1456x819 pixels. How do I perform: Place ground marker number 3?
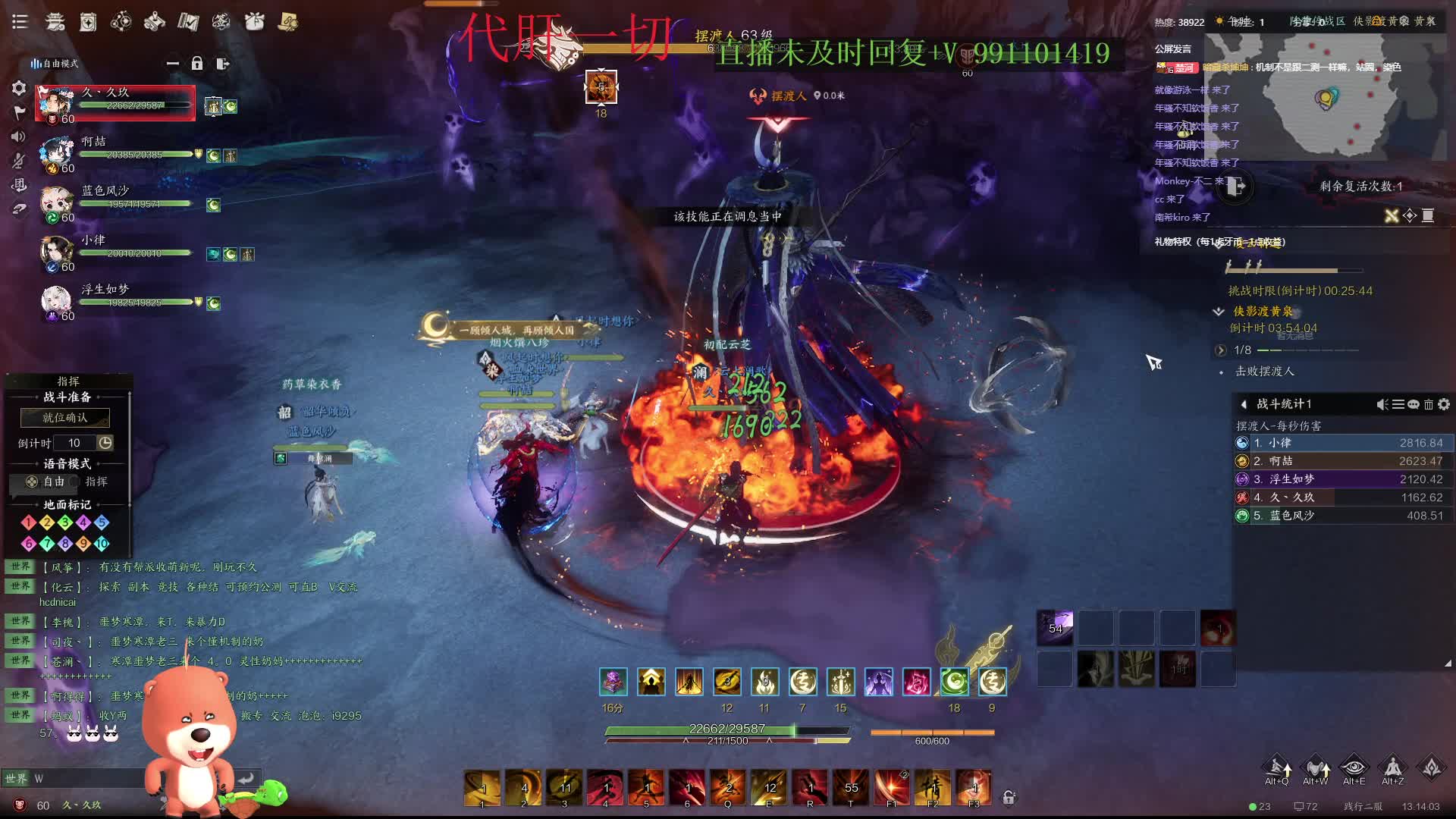(65, 522)
